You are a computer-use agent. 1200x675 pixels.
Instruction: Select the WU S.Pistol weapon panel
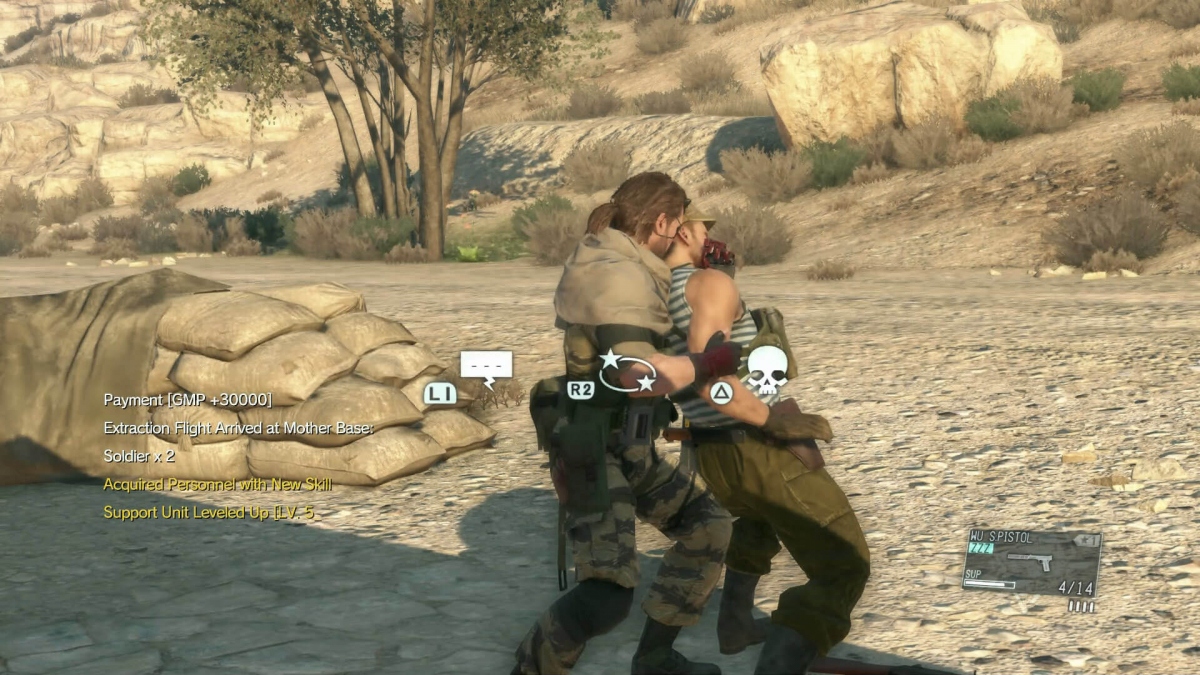(x=1031, y=562)
